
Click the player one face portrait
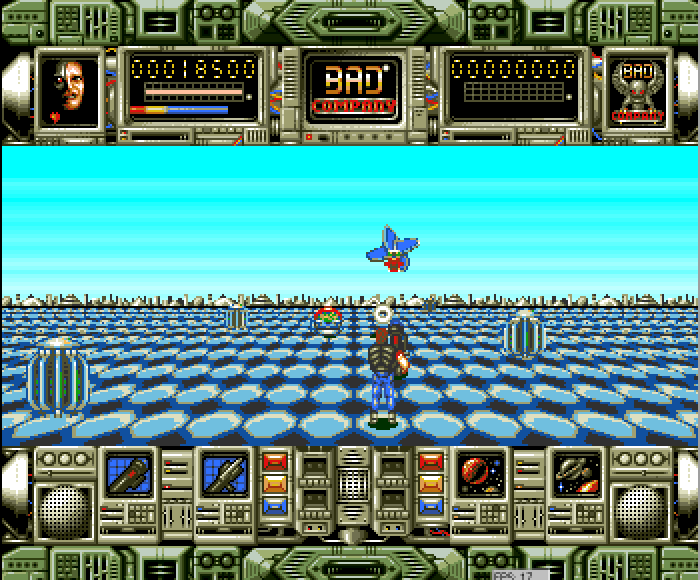tap(69, 89)
